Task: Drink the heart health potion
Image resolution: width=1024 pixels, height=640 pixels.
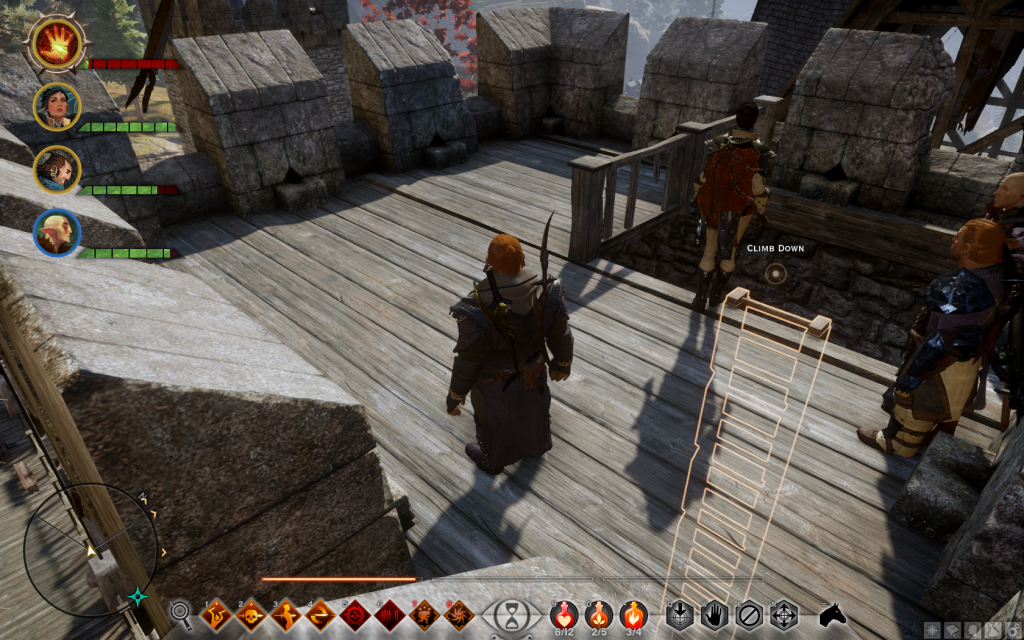Action: [x=565, y=613]
